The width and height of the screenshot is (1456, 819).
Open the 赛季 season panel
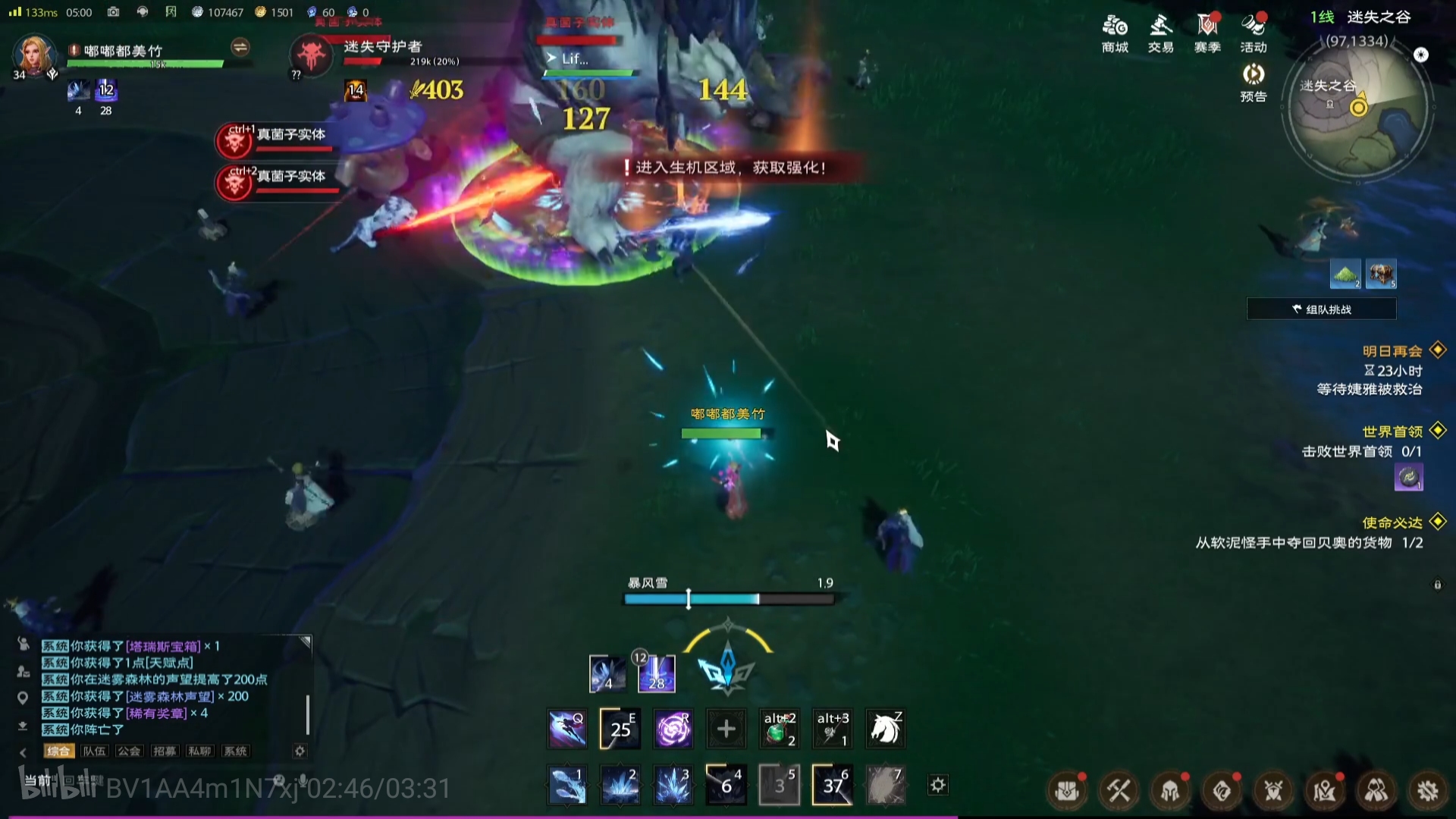click(x=1207, y=33)
